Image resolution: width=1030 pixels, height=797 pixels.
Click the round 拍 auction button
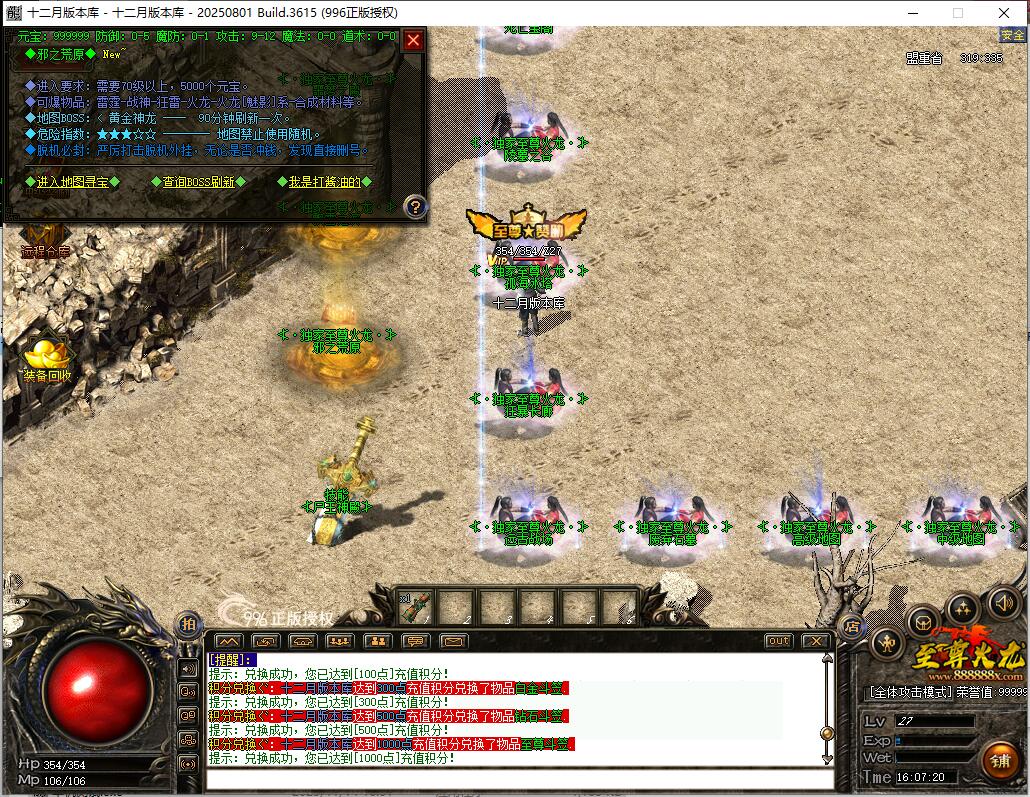(x=188, y=625)
